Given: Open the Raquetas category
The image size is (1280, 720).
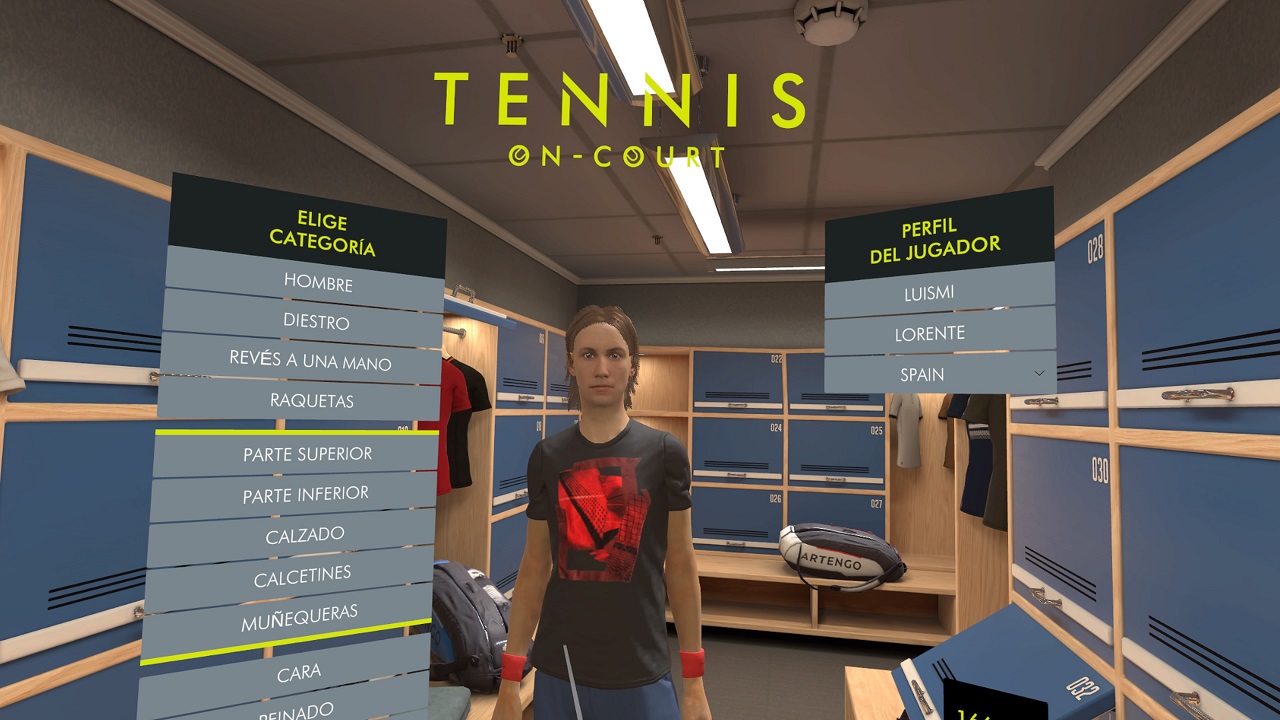Looking at the screenshot, I should click(311, 400).
